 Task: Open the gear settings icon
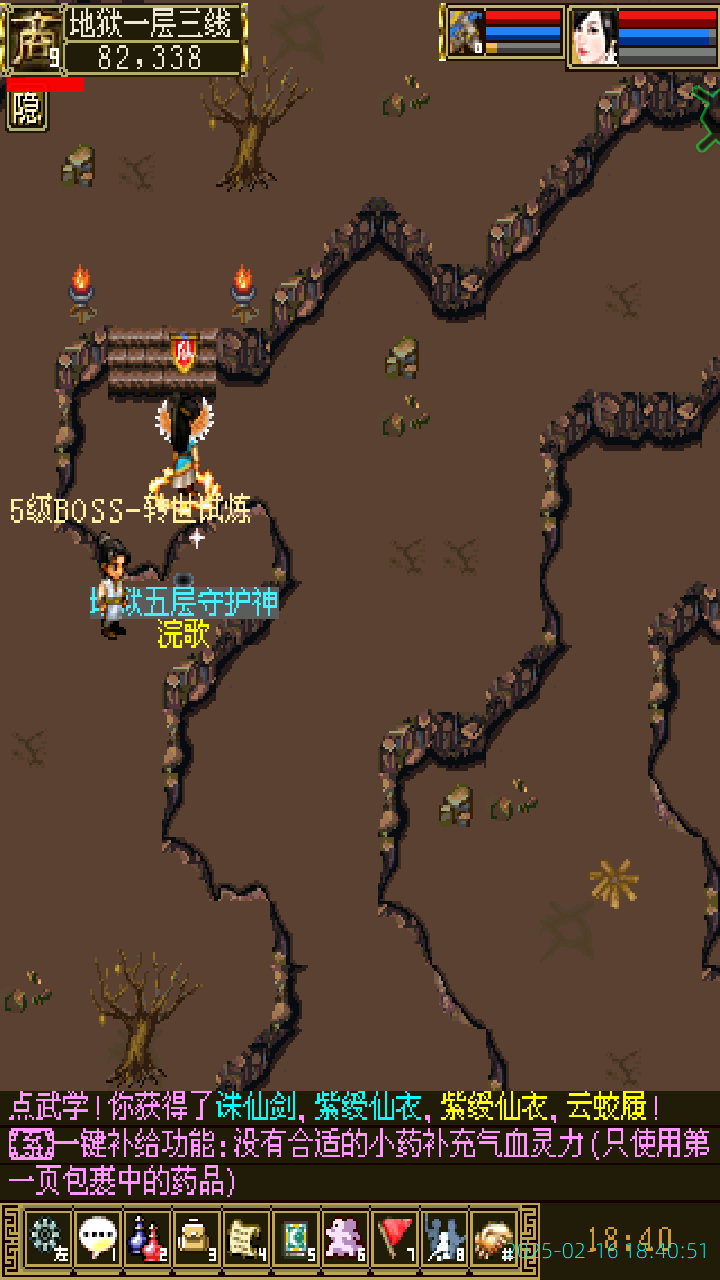(x=46, y=1238)
